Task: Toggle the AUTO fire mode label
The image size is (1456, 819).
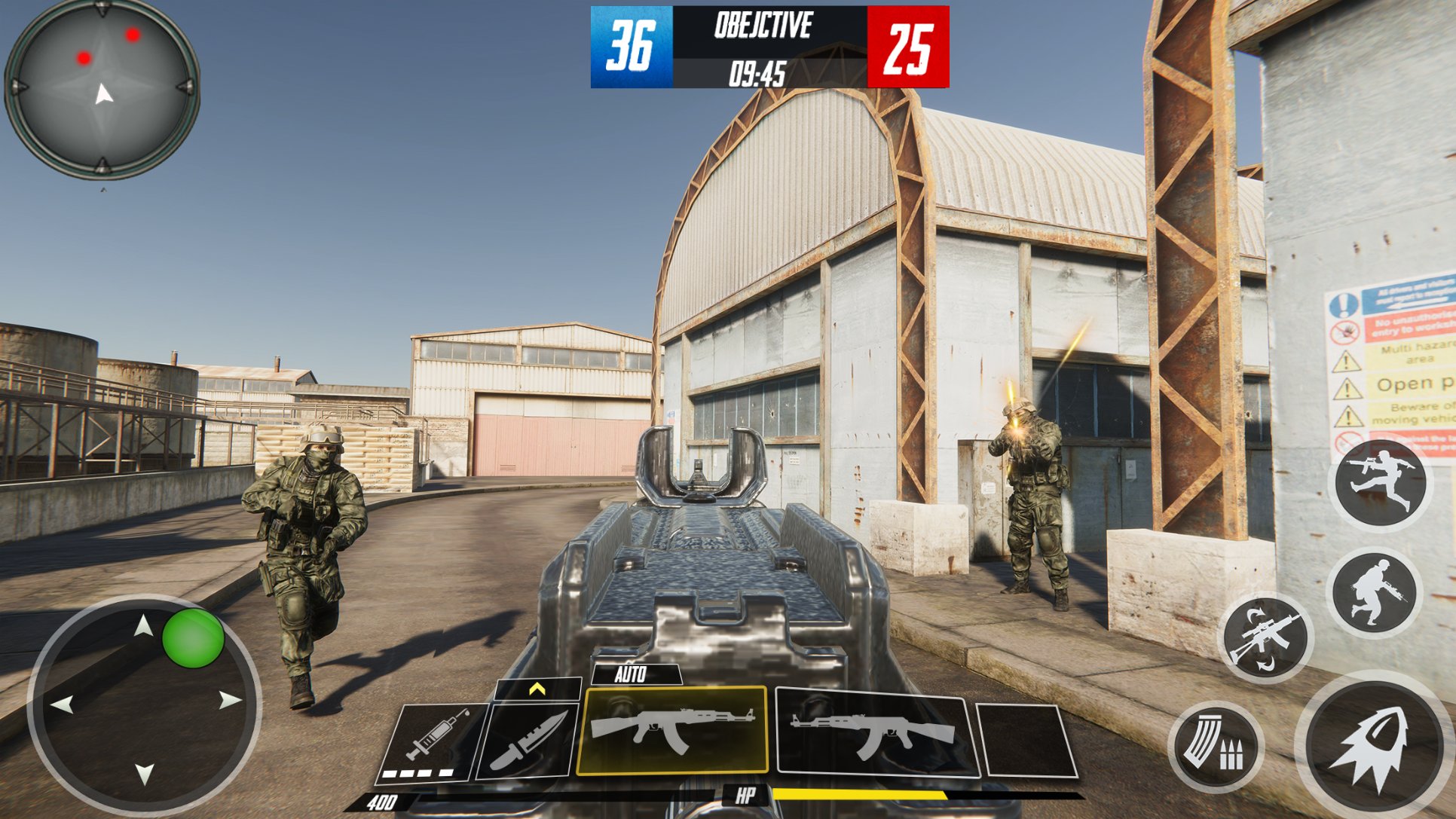Action: click(631, 674)
